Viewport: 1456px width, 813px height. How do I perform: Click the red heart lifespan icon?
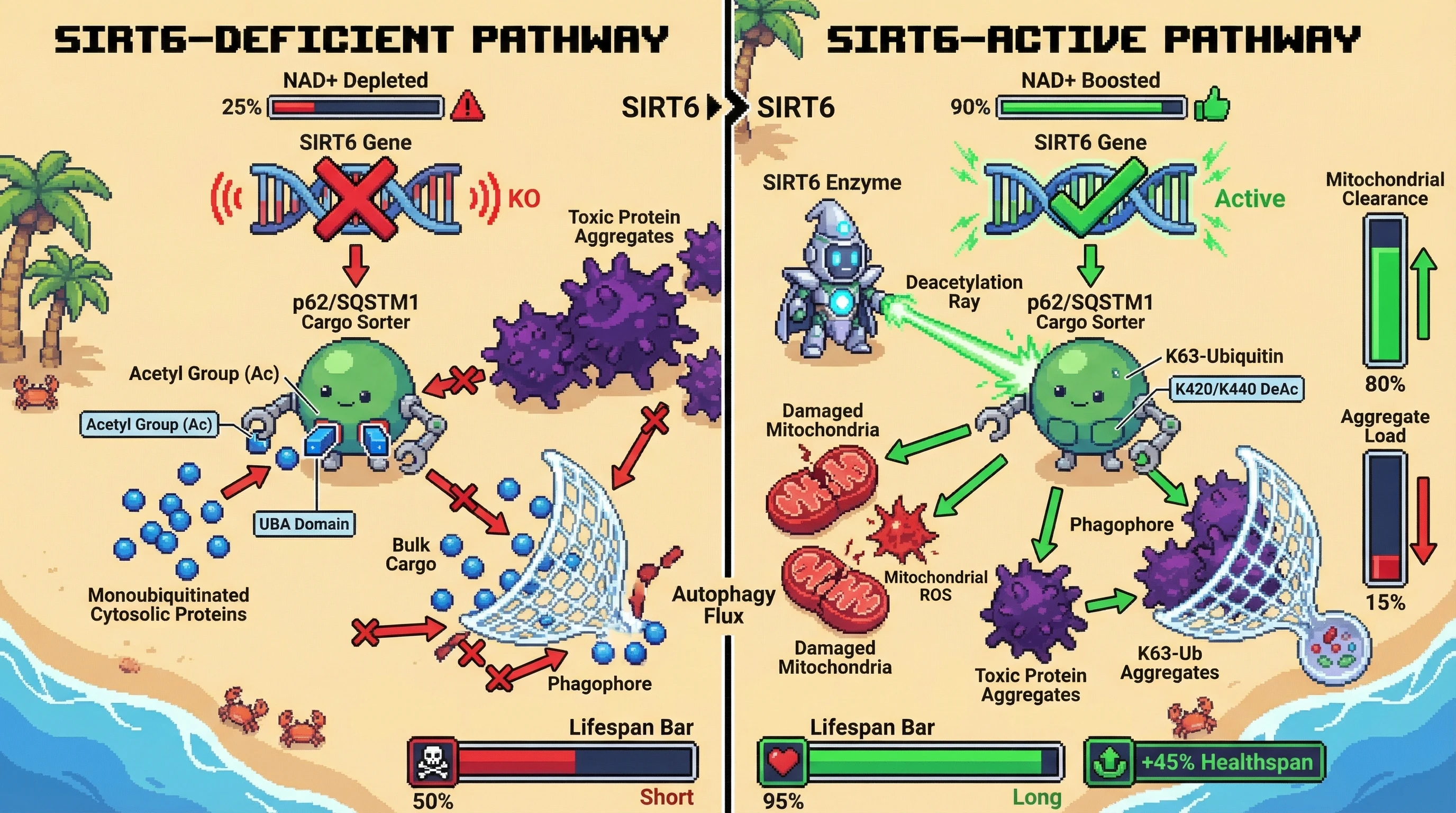[783, 762]
